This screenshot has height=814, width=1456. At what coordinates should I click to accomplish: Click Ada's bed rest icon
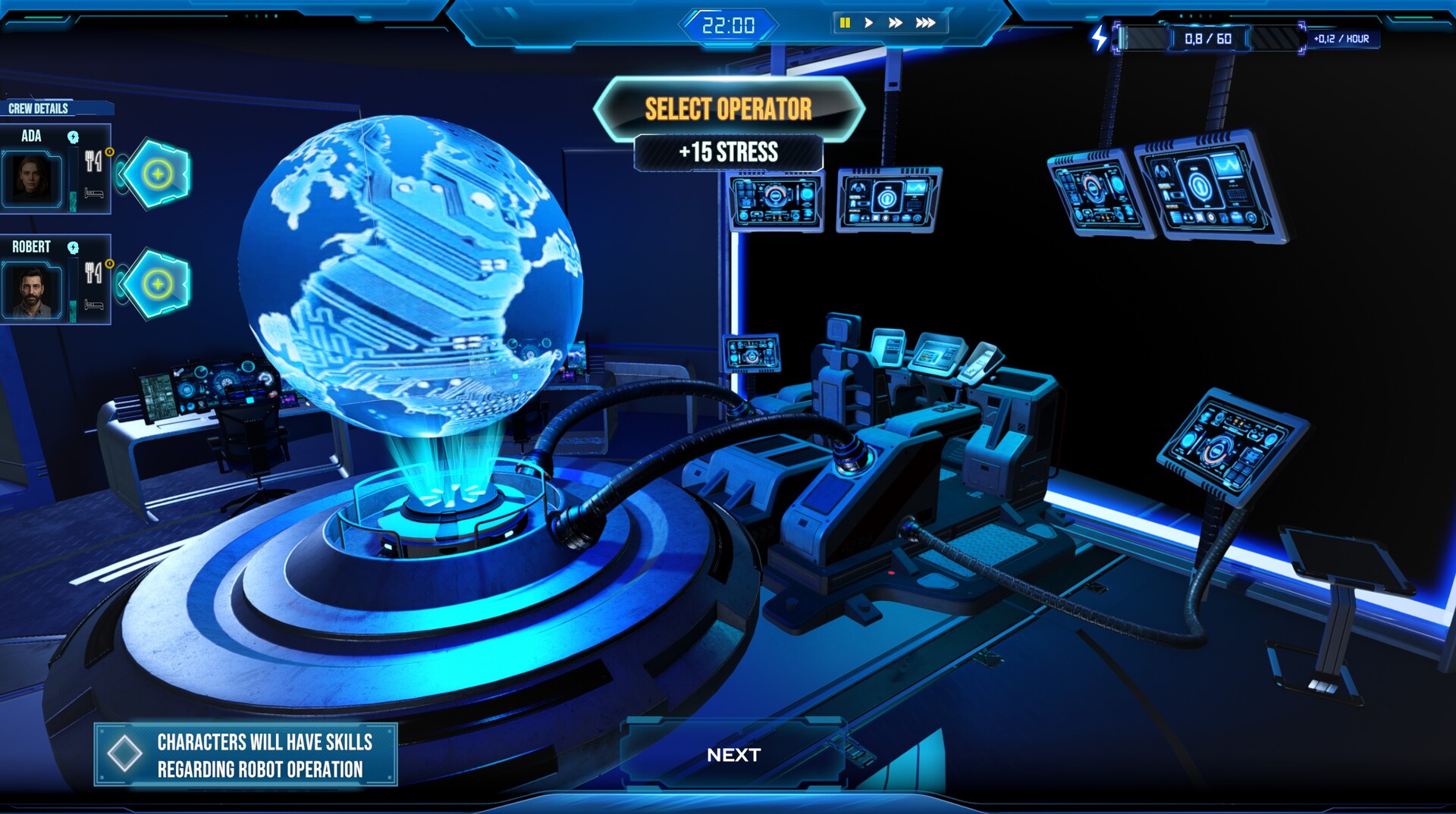coord(95,193)
